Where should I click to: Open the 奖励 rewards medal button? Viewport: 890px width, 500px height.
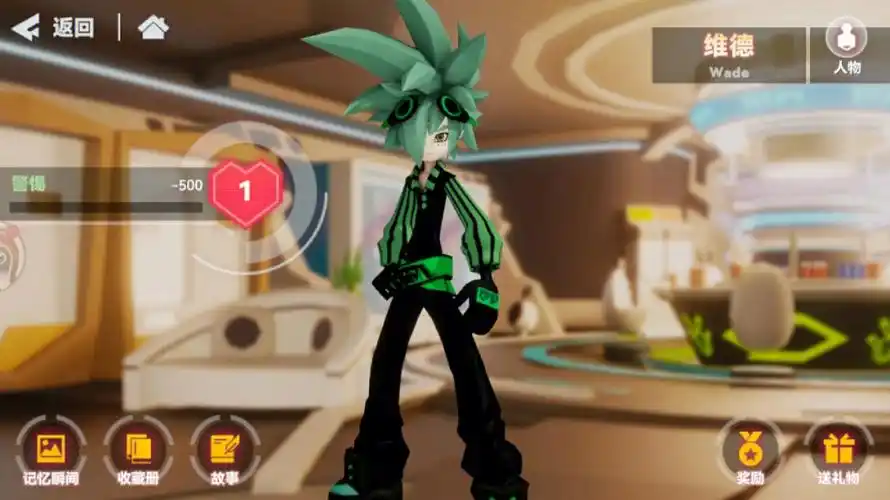(x=750, y=453)
